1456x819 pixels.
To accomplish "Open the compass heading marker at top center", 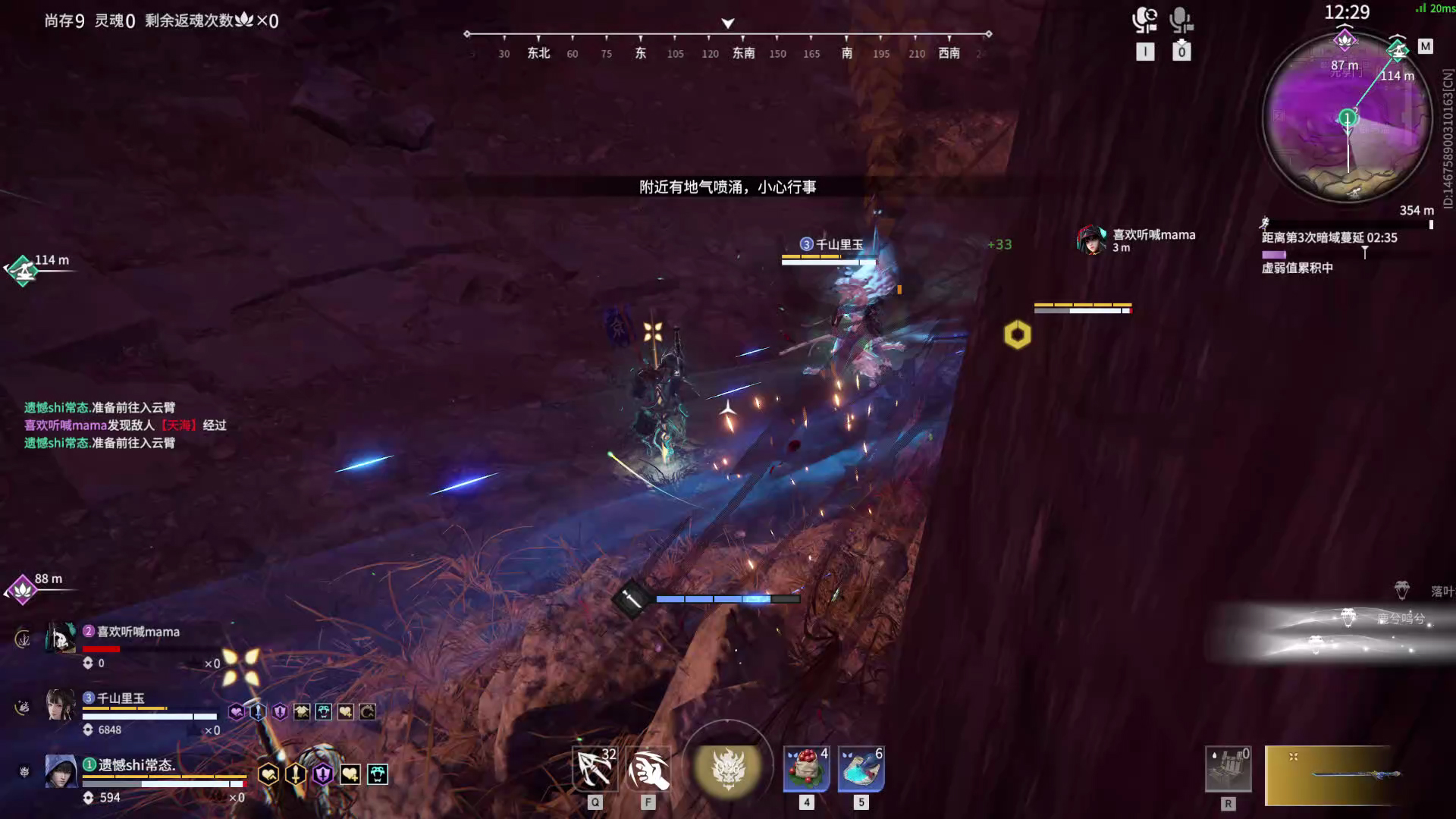I will (x=727, y=24).
